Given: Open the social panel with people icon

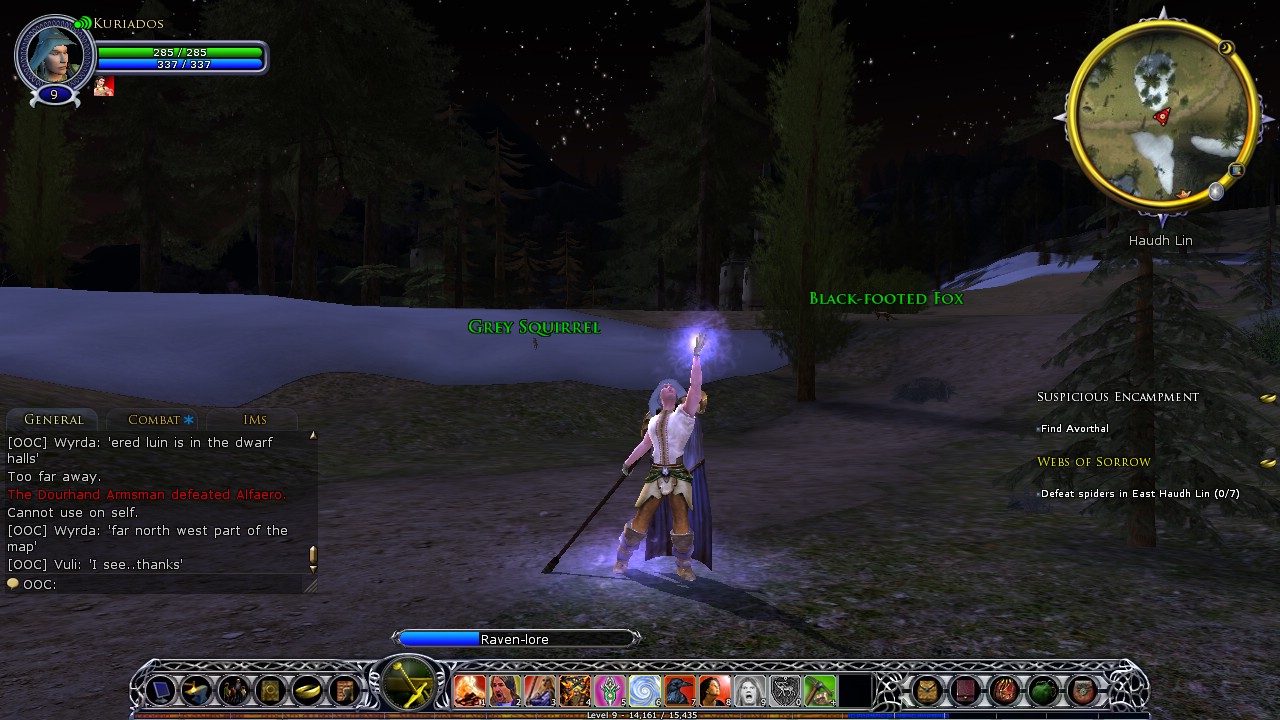Looking at the screenshot, I should coord(234,690).
